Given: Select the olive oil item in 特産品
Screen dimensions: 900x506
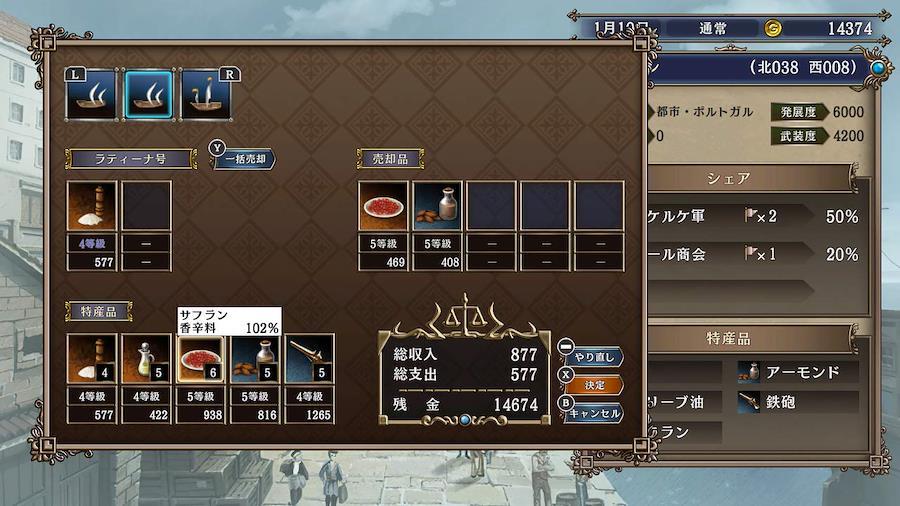Looking at the screenshot, I should pos(146,360).
